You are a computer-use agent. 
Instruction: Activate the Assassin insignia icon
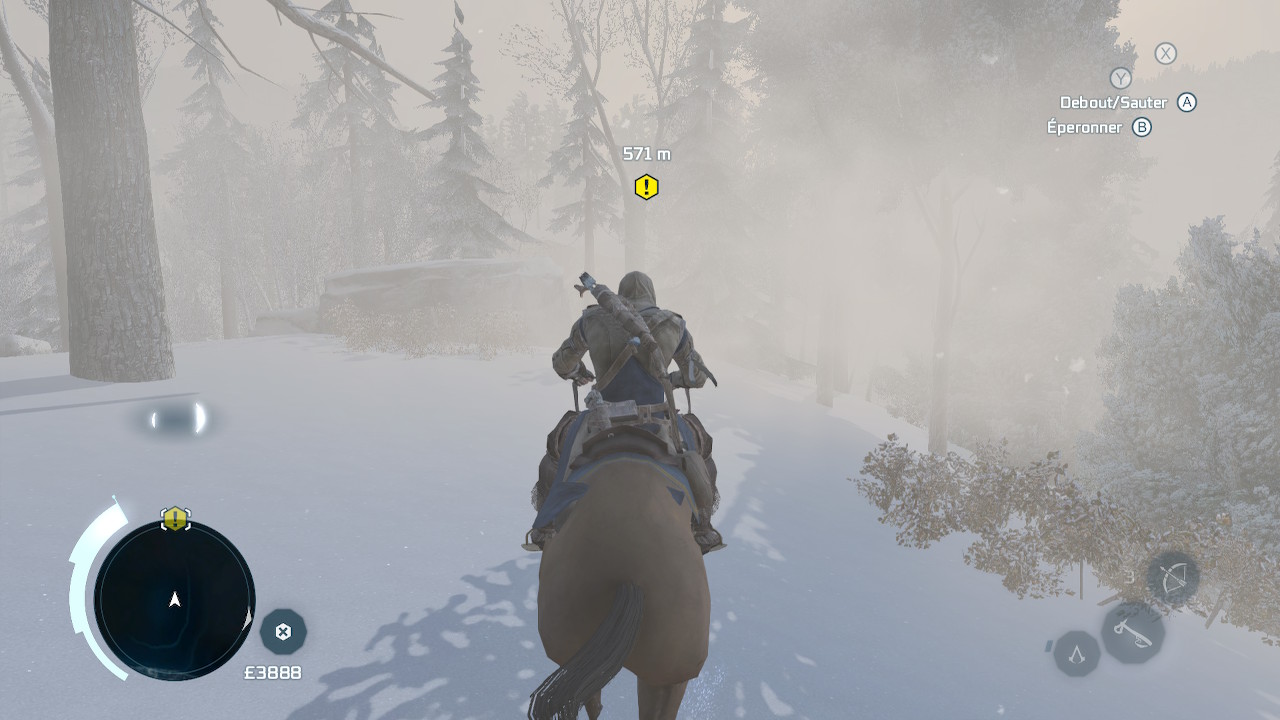click(1077, 654)
